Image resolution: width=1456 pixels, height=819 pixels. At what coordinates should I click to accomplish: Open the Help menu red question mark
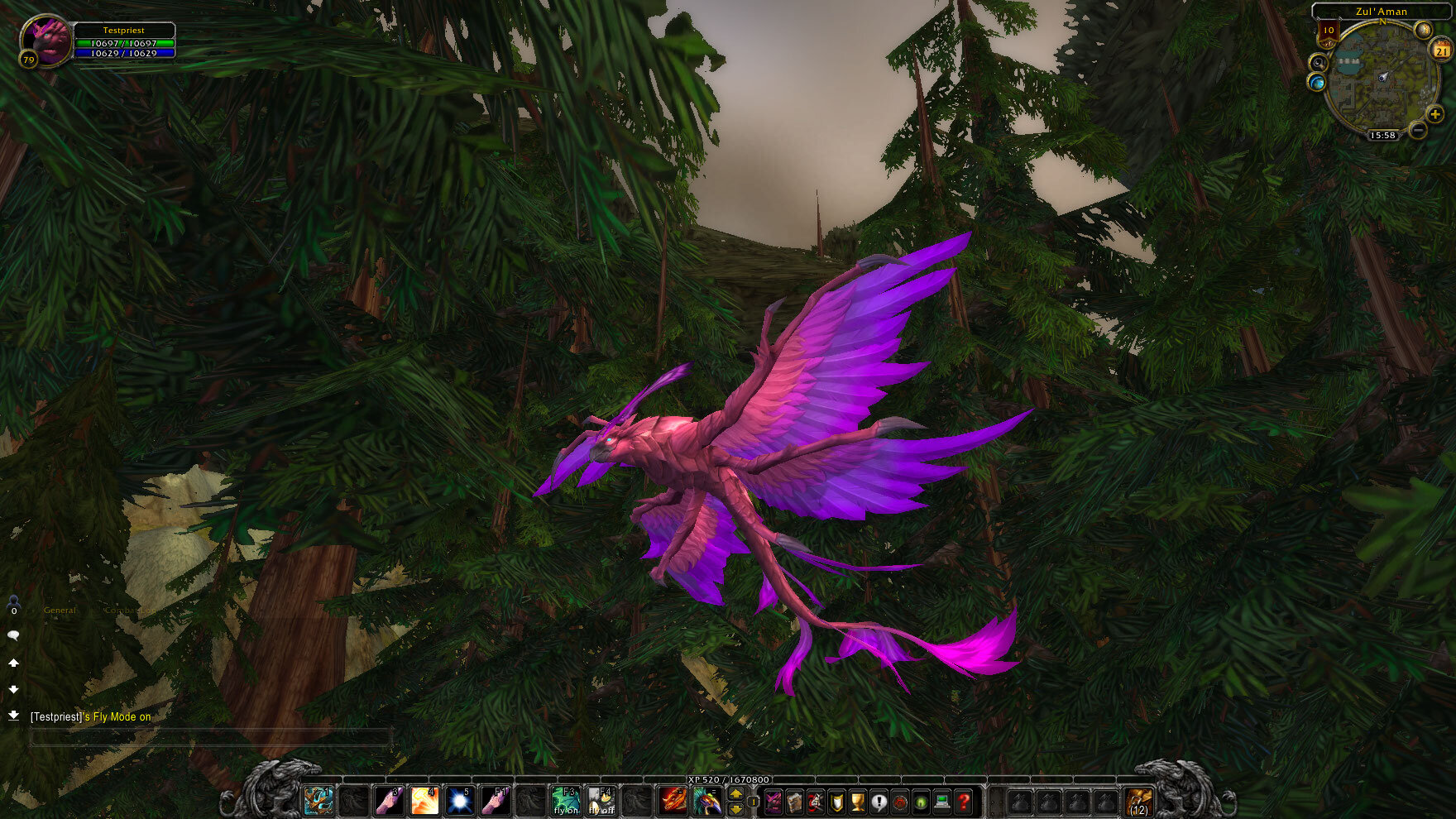pyautogui.click(x=965, y=802)
